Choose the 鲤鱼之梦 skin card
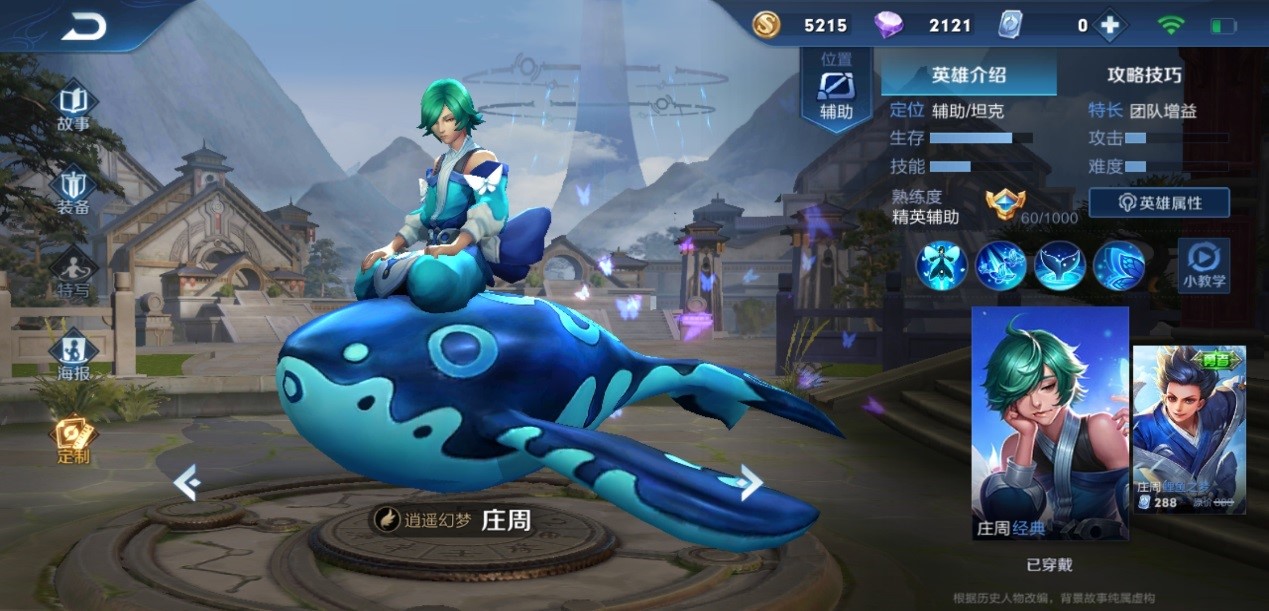The image size is (1269, 611). 1189,430
